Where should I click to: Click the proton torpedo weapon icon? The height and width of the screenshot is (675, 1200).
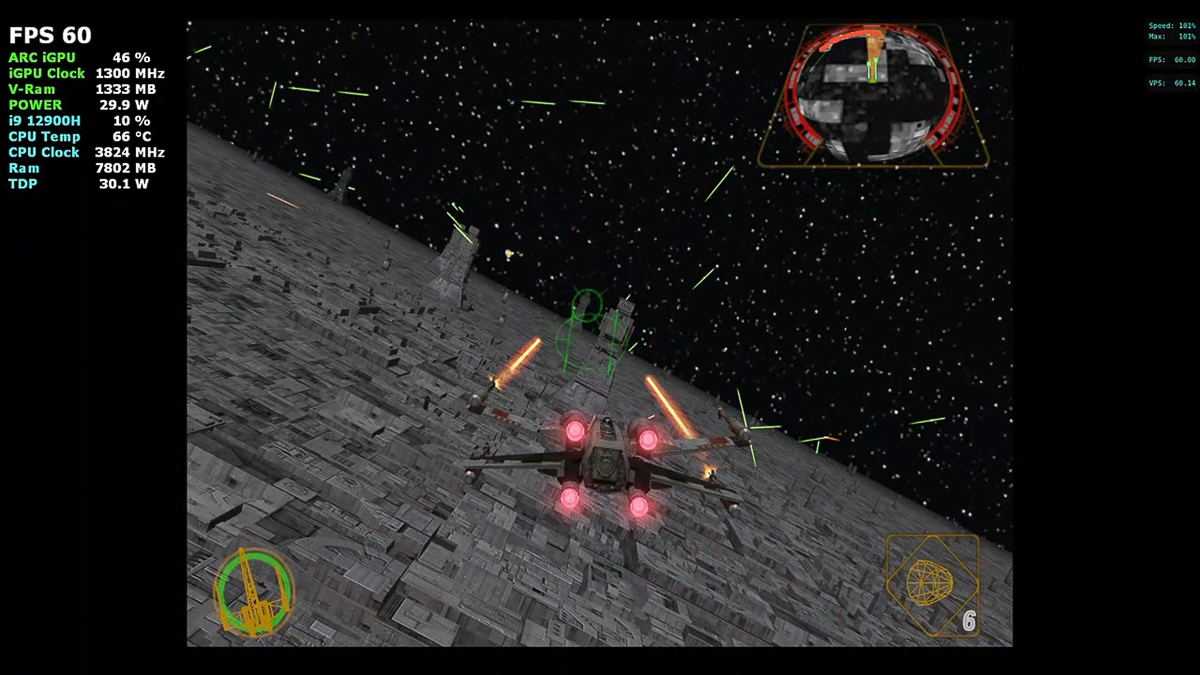click(932, 581)
